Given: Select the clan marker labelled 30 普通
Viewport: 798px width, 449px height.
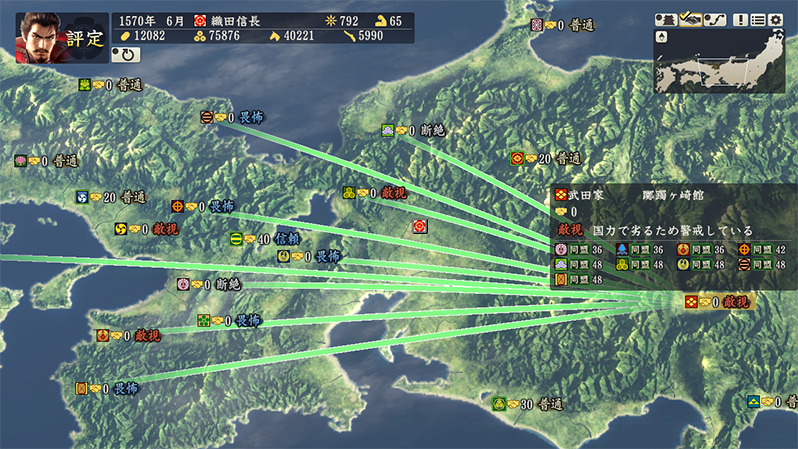Looking at the screenshot, I should pos(500,404).
